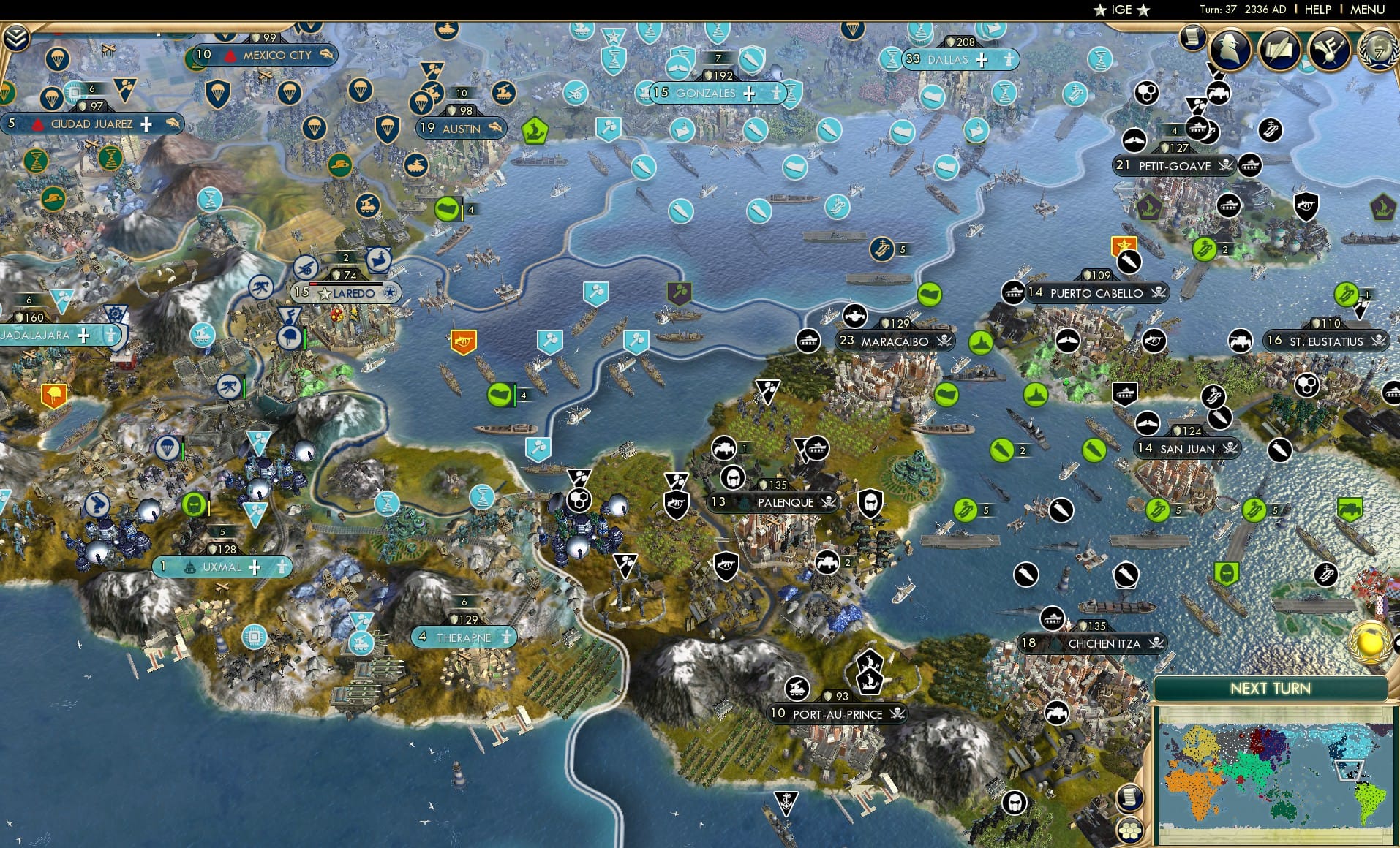Click the pirate flag icon on Chichen Itza's banner
The height and width of the screenshot is (848, 1400).
1156,644
